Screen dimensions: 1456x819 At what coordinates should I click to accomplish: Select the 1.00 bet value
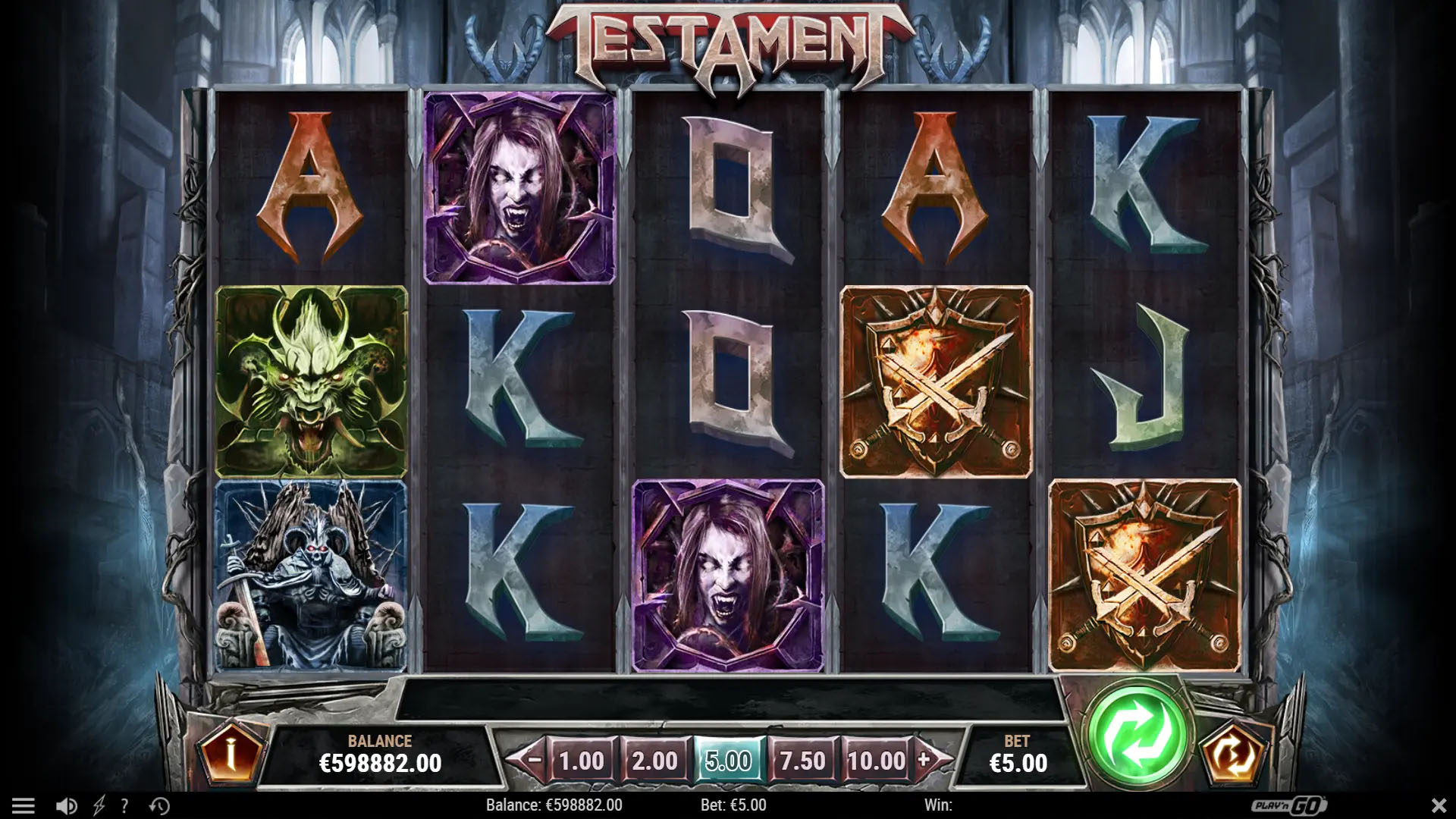tap(581, 761)
